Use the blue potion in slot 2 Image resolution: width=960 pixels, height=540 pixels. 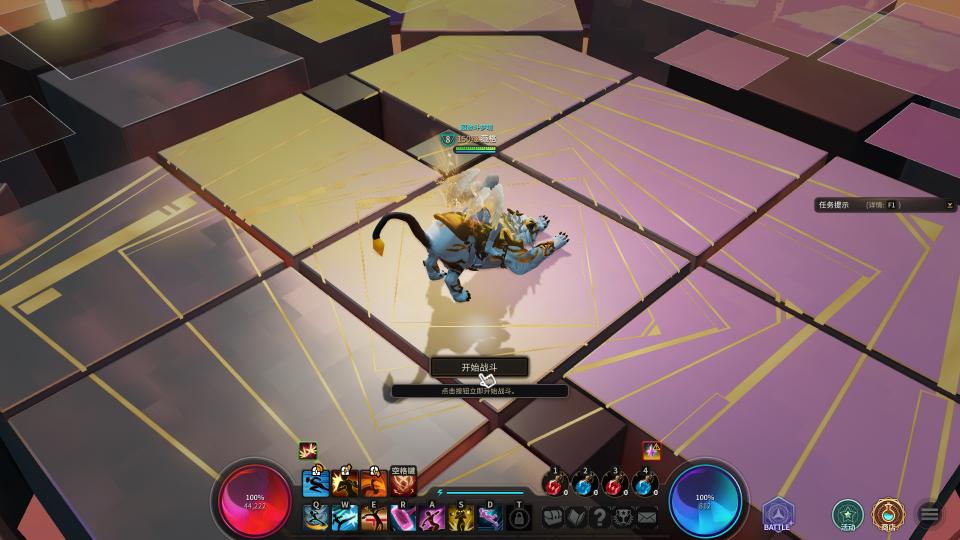584,485
